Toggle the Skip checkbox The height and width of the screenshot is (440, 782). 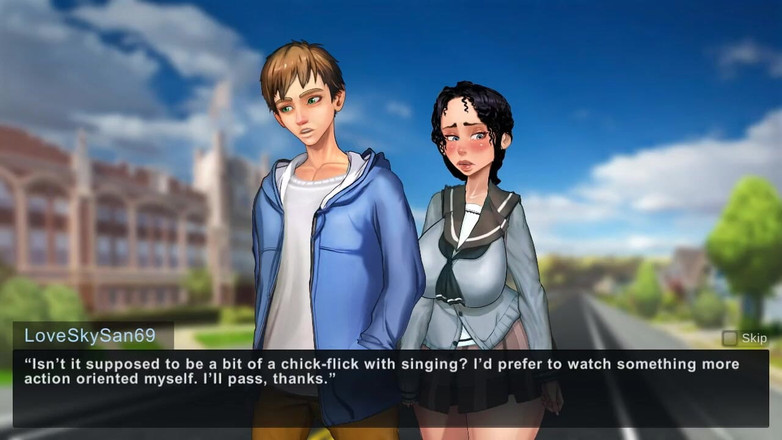(730, 338)
